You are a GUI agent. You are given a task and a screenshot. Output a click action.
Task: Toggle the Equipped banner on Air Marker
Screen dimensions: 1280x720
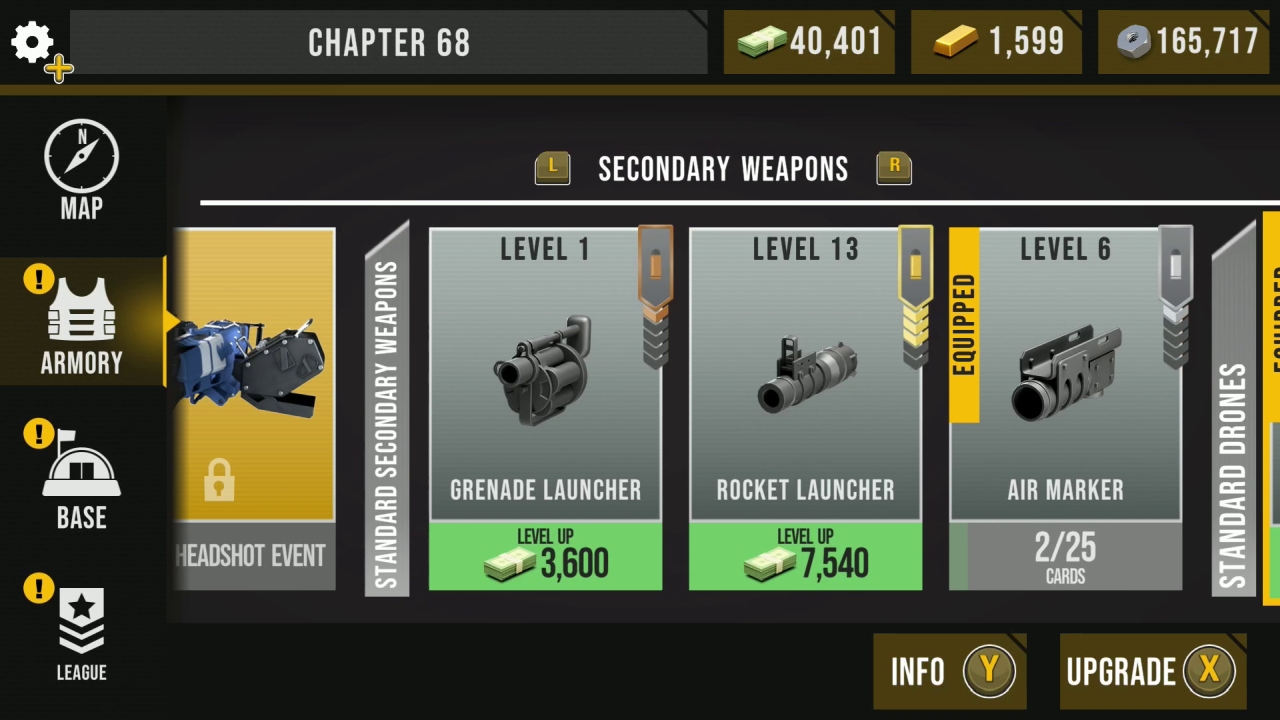(963, 320)
